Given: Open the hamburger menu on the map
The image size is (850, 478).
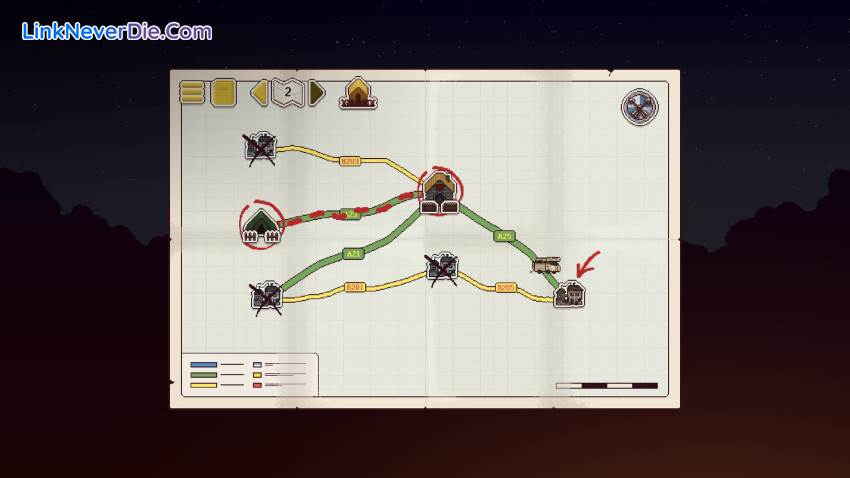Looking at the screenshot, I should [192, 93].
